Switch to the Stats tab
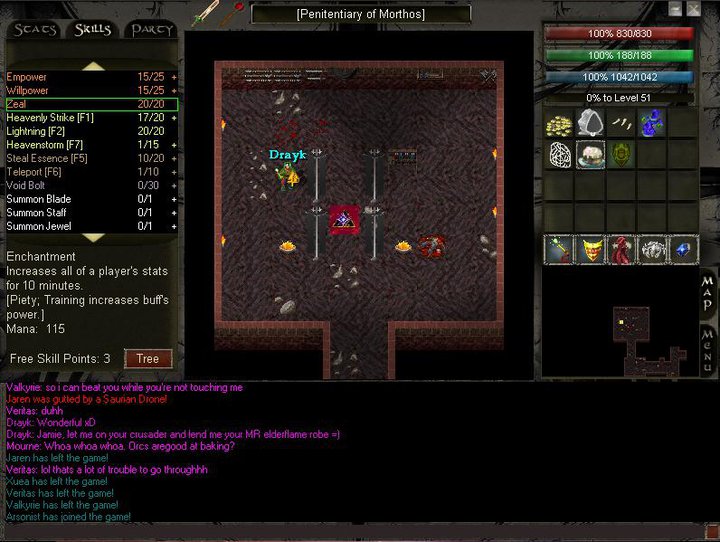 tap(35, 30)
